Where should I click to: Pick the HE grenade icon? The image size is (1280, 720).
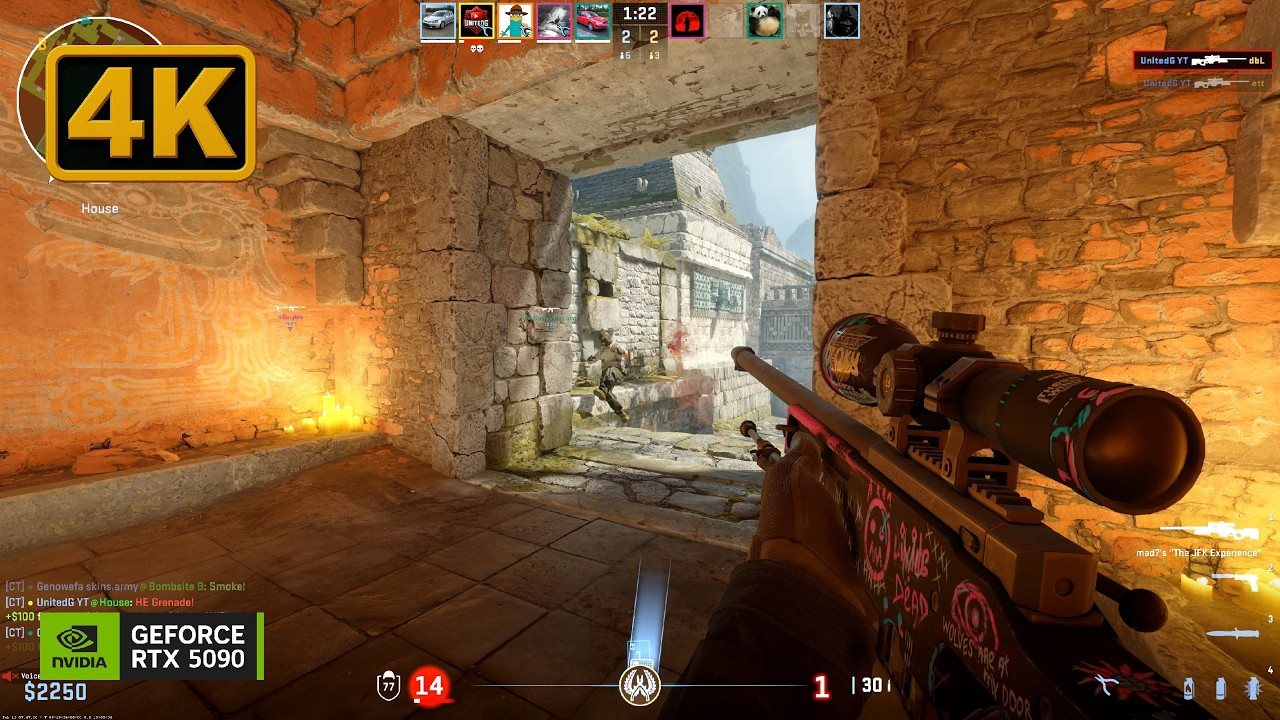point(1253,688)
